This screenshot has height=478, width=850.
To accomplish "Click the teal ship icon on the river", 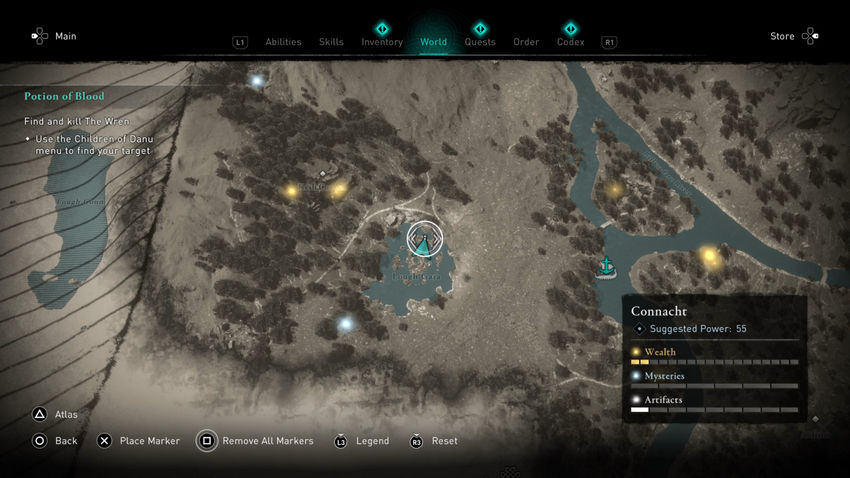I will point(605,266).
